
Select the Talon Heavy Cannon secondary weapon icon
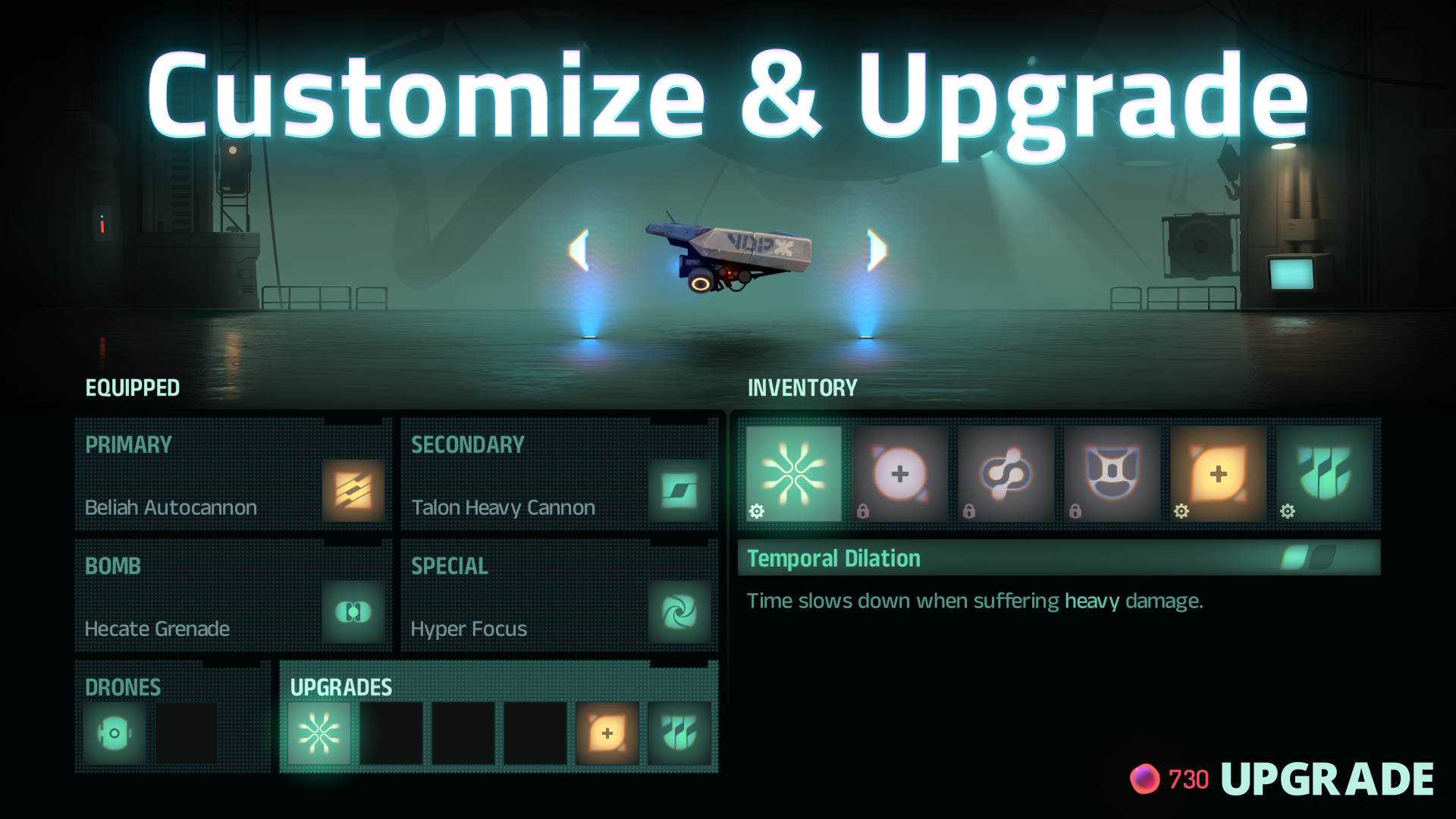pyautogui.click(x=680, y=491)
